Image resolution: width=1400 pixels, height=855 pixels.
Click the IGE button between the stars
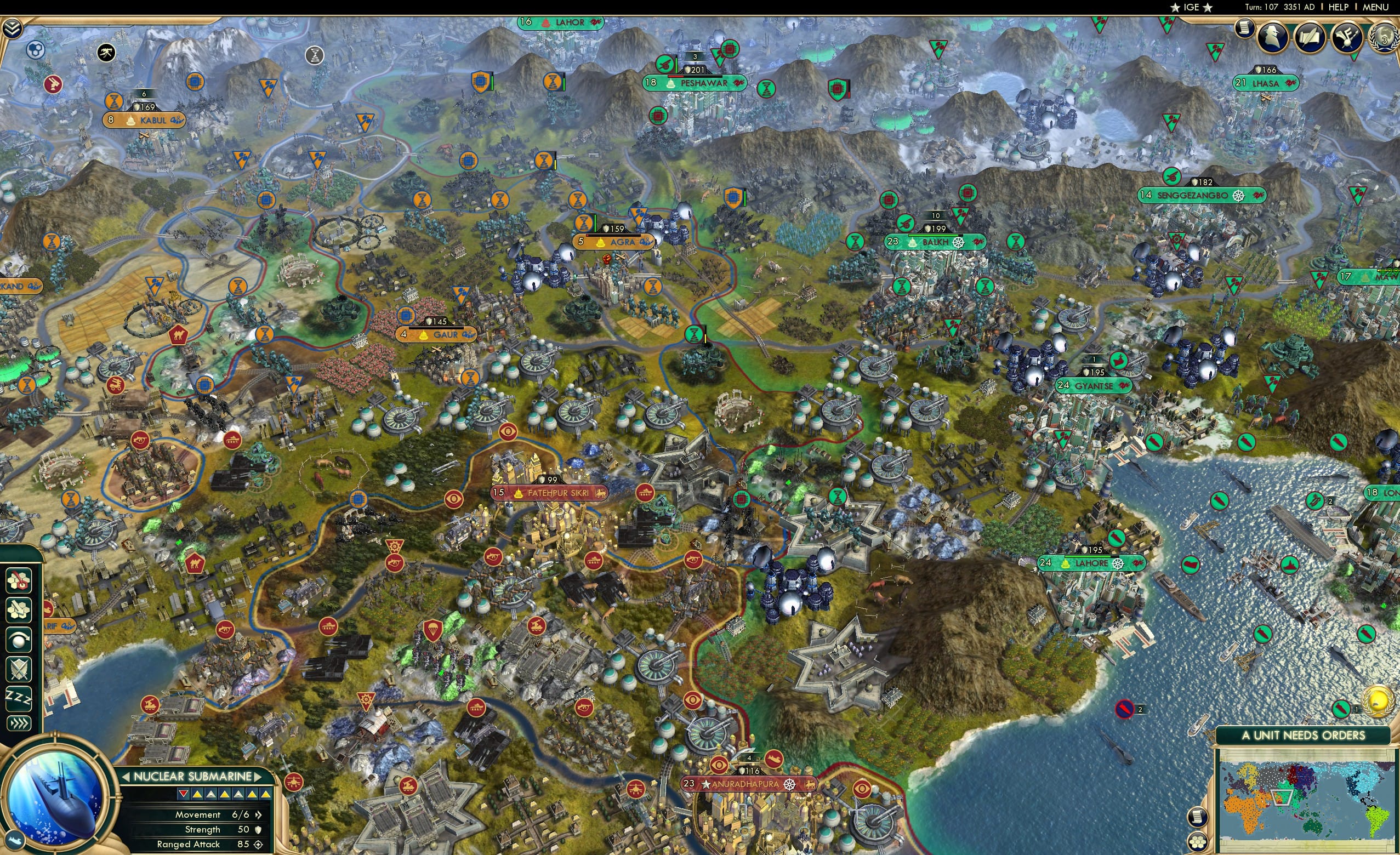(x=1192, y=7)
